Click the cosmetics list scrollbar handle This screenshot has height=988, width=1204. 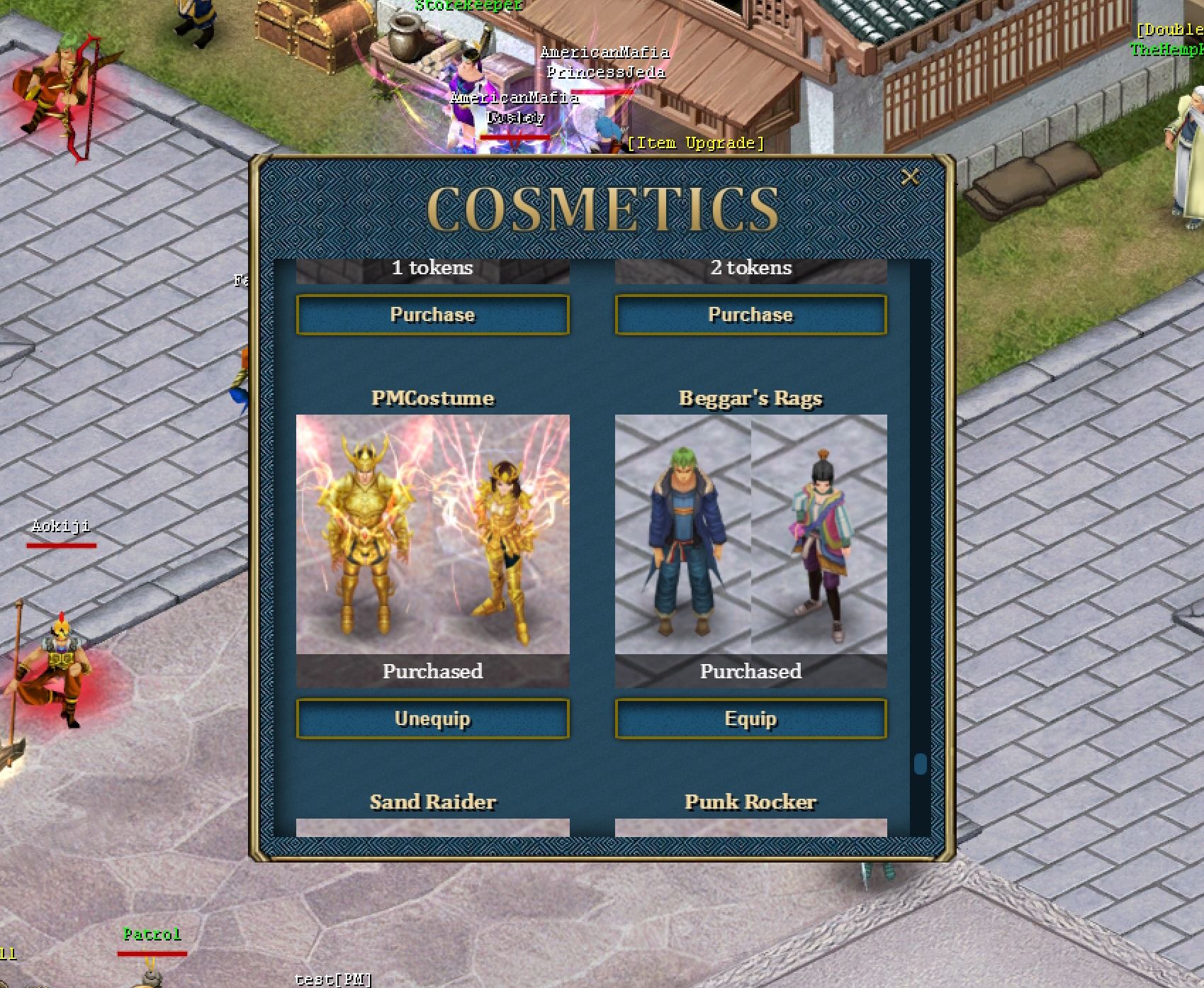920,764
